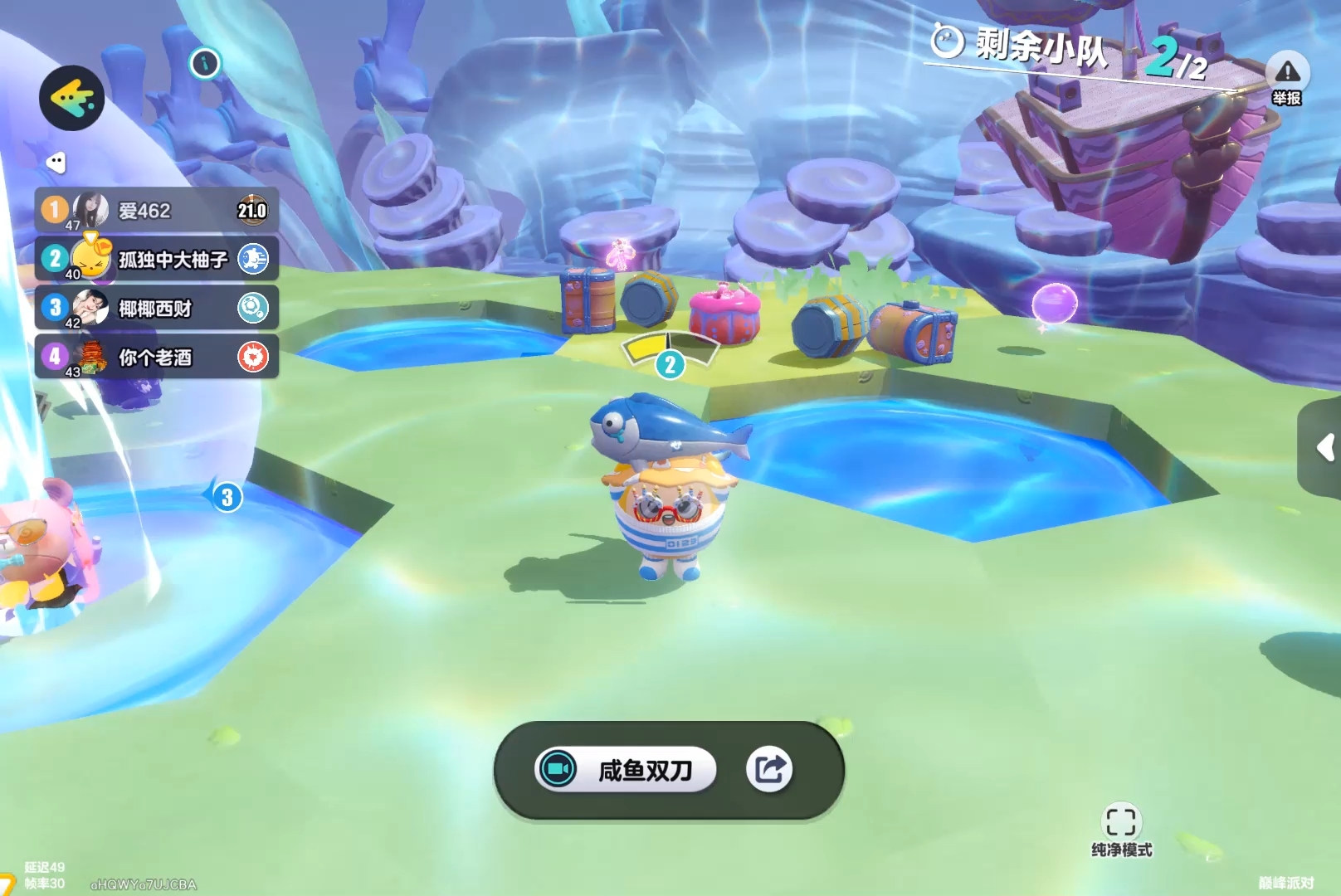Open the arrow logo menu button

click(71, 98)
